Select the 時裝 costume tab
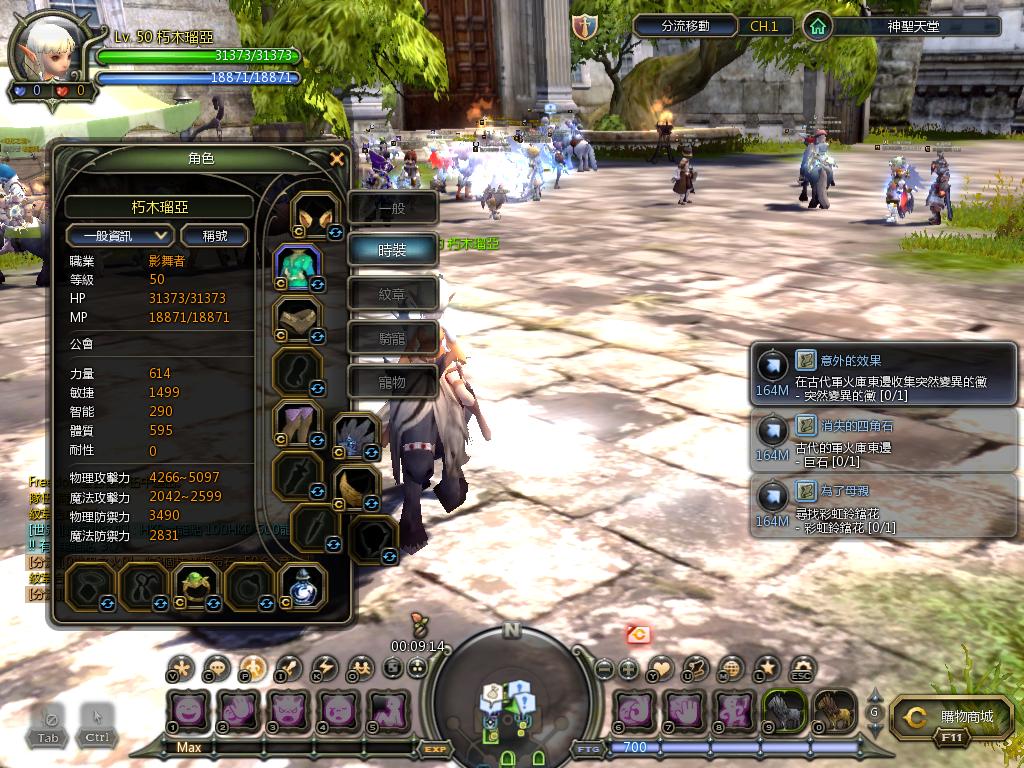Image resolution: width=1024 pixels, height=768 pixels. 392,250
